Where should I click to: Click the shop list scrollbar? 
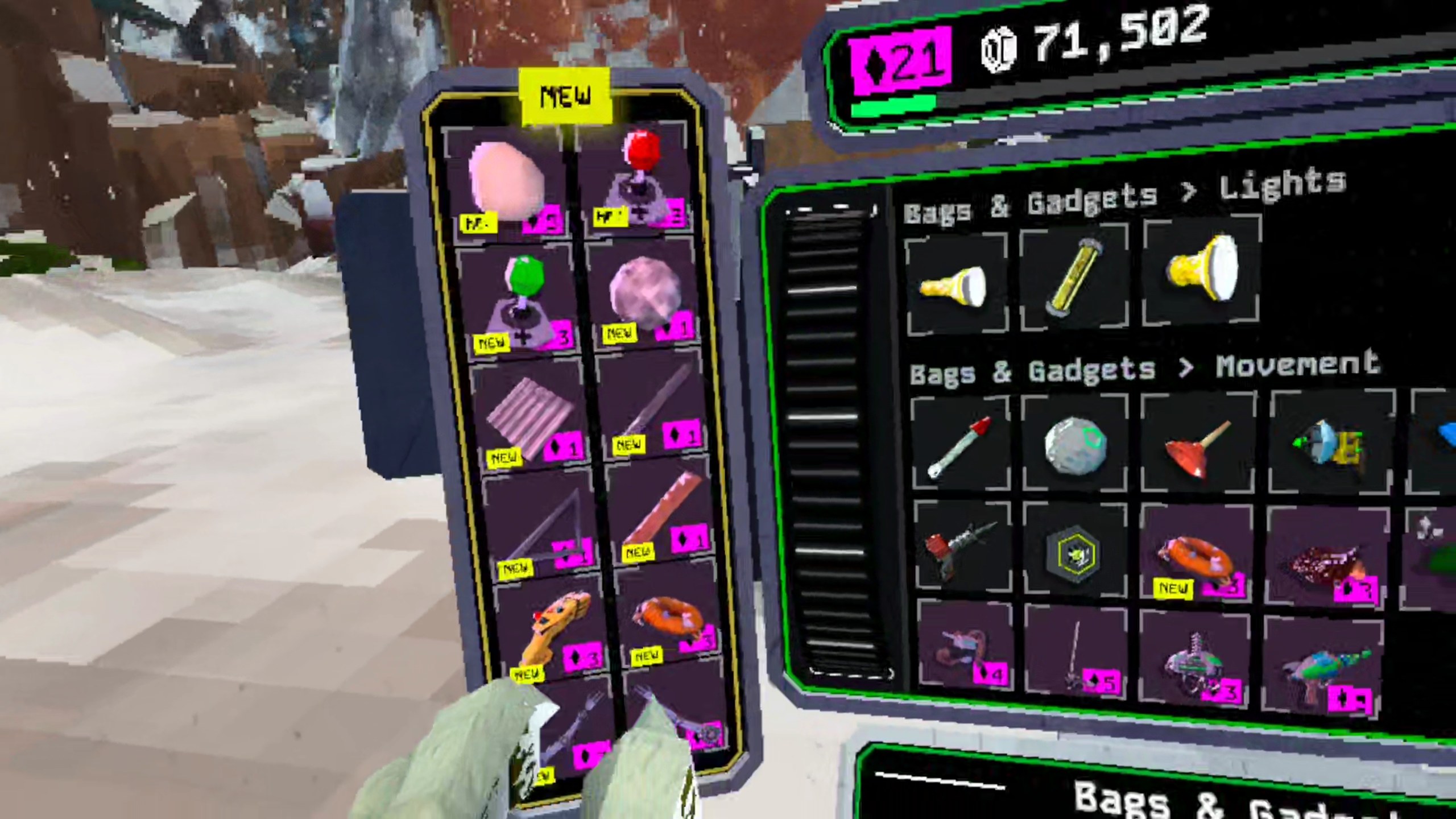(825, 438)
